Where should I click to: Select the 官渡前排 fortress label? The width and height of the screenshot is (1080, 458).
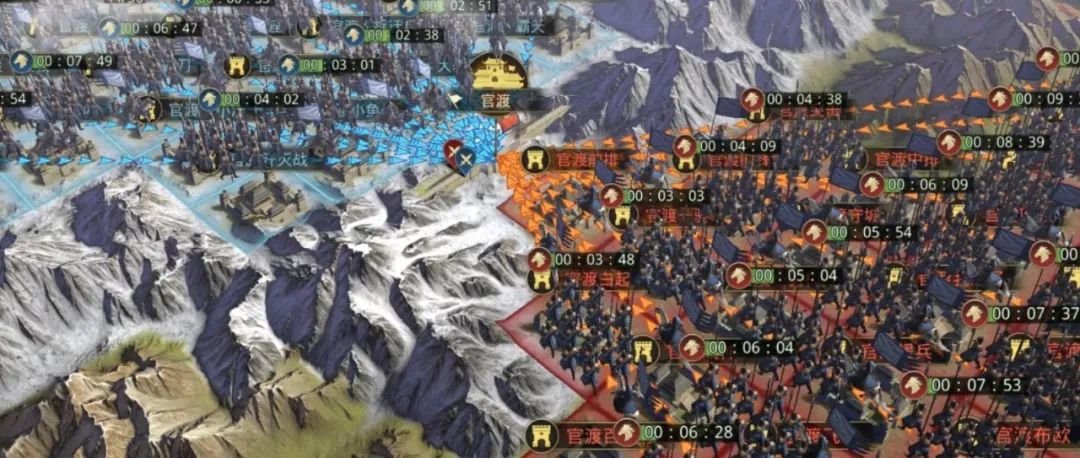click(580, 159)
